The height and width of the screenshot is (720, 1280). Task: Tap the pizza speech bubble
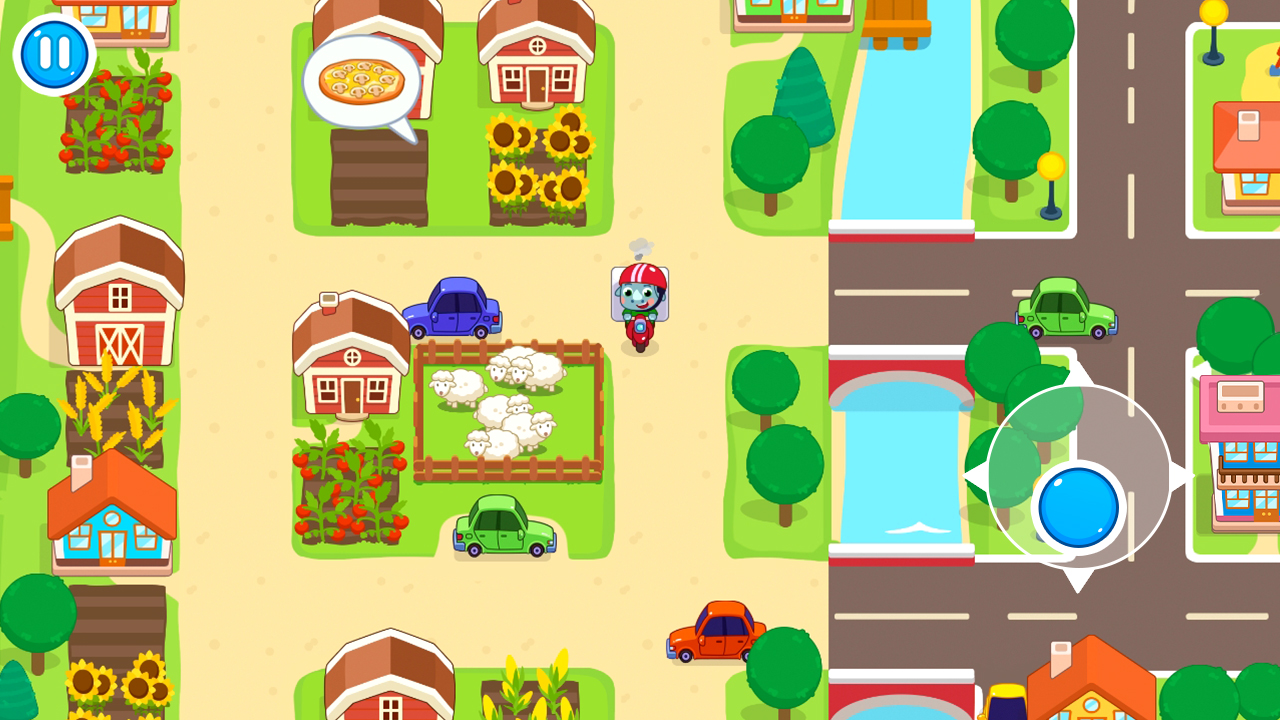coord(363,80)
